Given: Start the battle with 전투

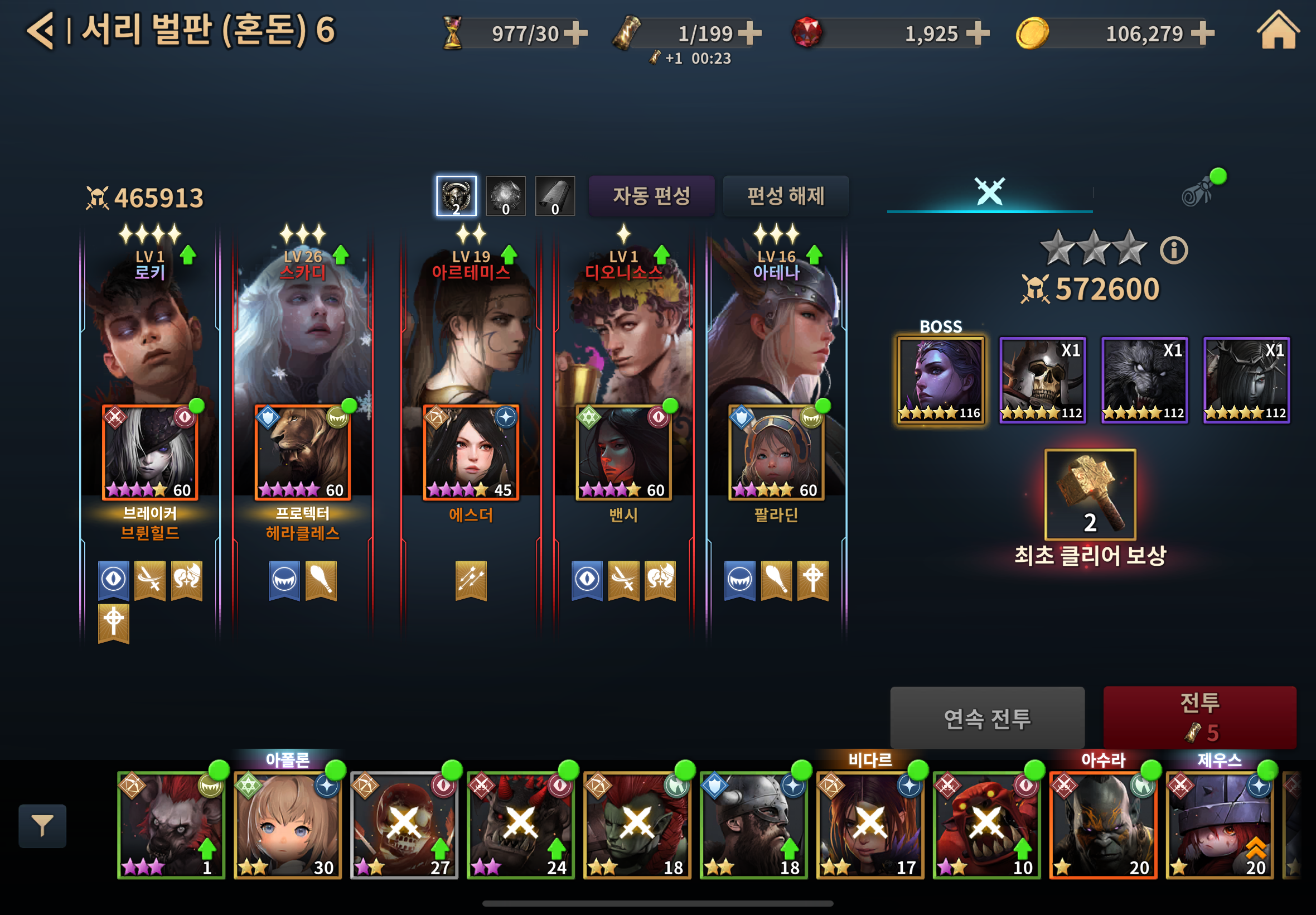Looking at the screenshot, I should pos(1199,716).
